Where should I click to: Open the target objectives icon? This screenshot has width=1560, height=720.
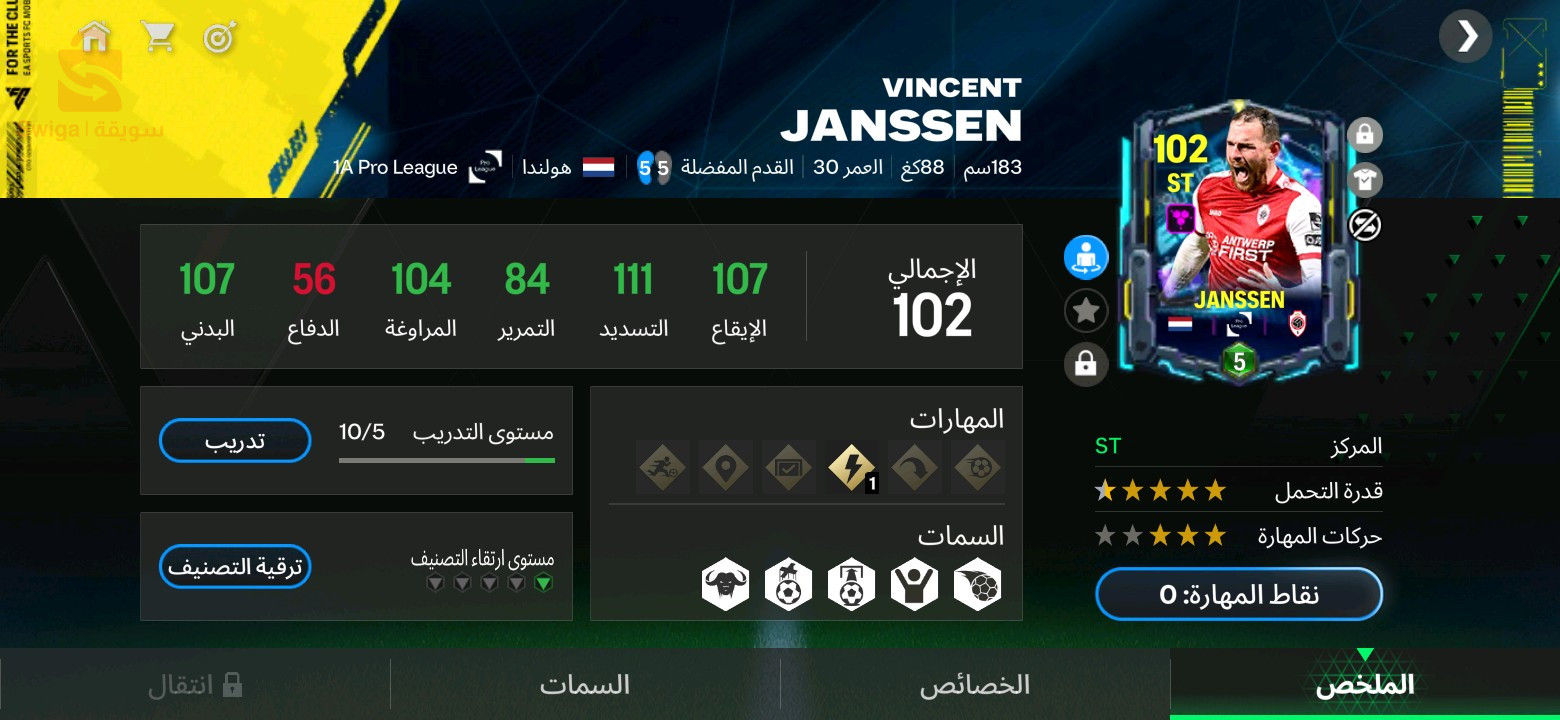point(219,38)
